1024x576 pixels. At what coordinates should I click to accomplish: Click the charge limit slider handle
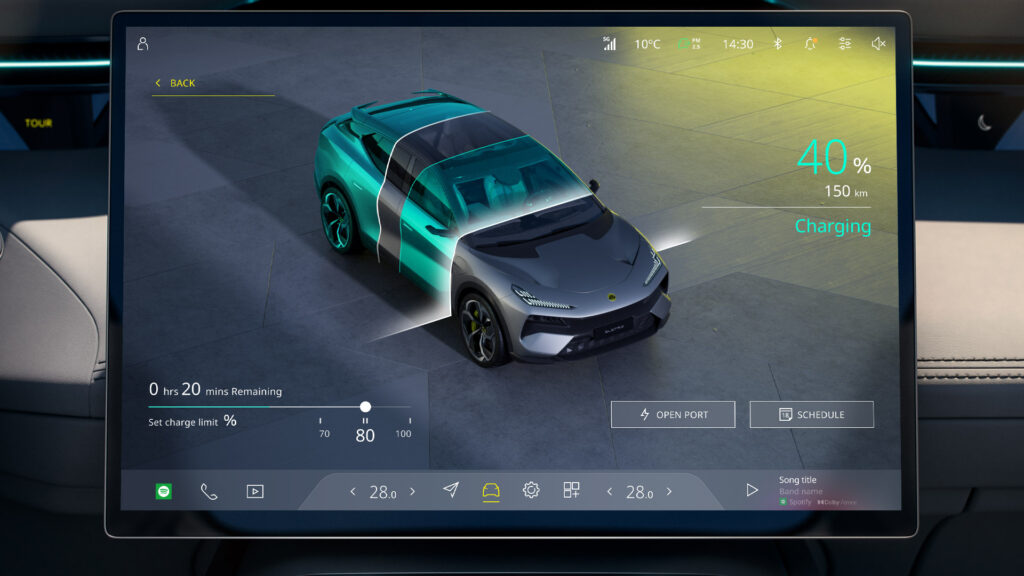(365, 407)
